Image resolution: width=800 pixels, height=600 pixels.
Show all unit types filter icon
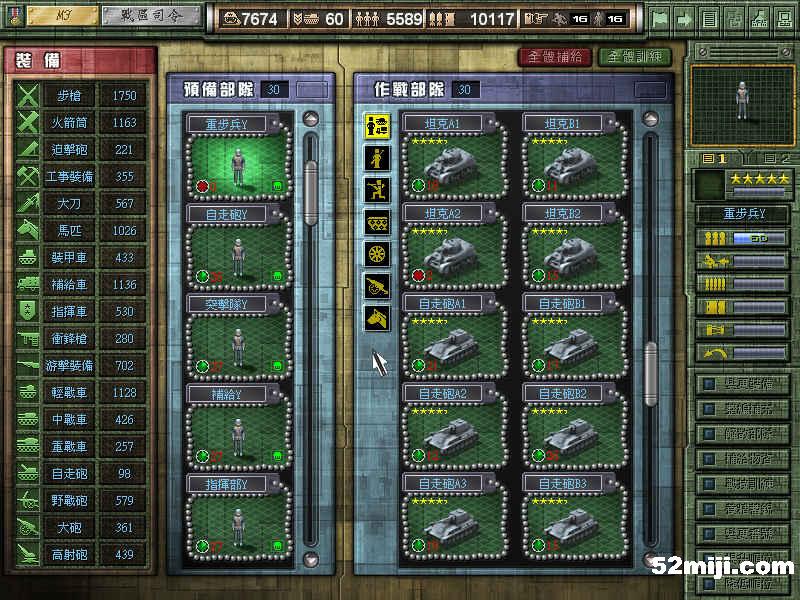[377, 125]
